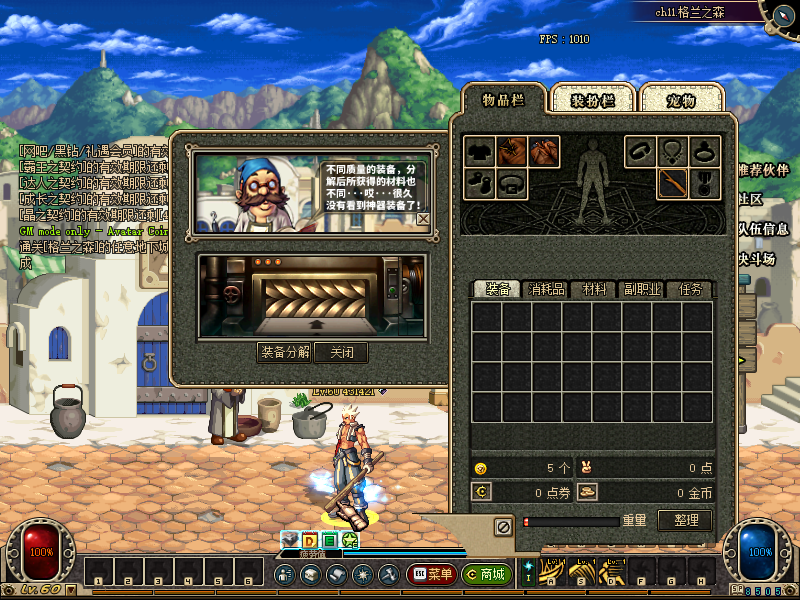This screenshot has height=600, width=800.
Task: Select the 物品栏 inventory tab
Action: coord(504,99)
